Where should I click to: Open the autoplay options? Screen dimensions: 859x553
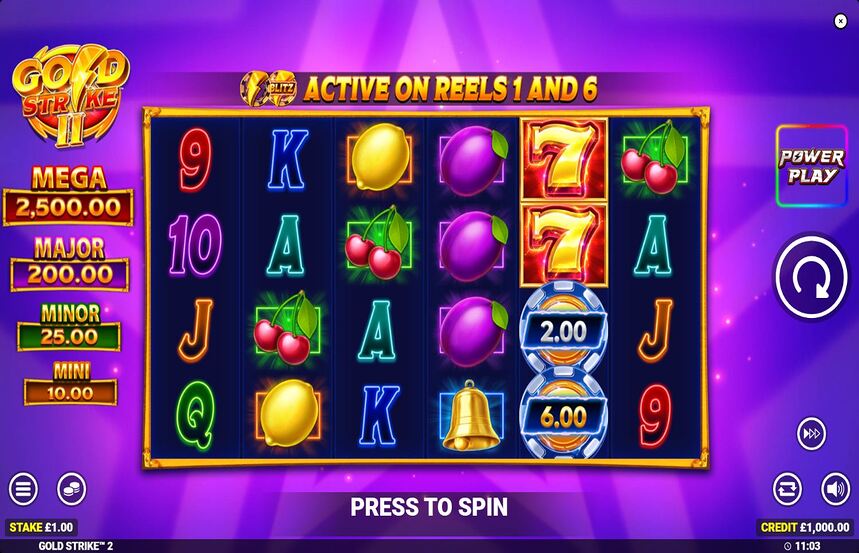tap(787, 489)
